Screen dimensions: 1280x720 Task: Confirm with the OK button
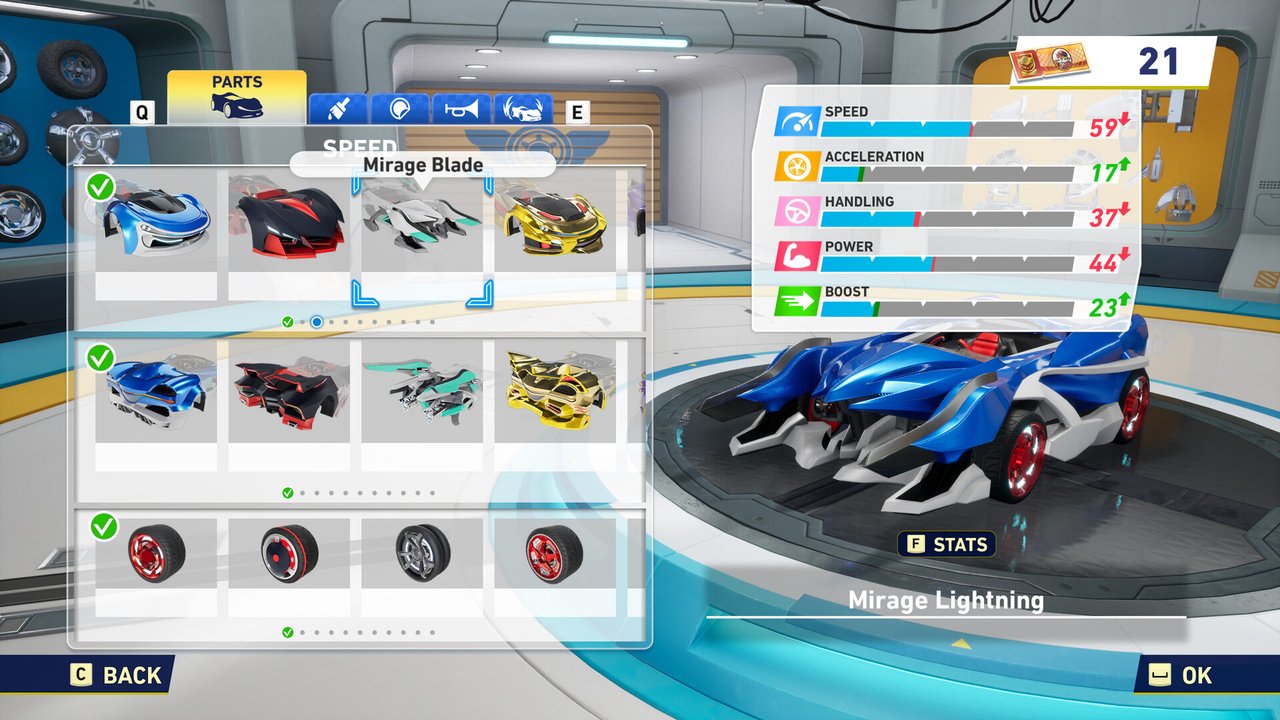coord(1182,675)
